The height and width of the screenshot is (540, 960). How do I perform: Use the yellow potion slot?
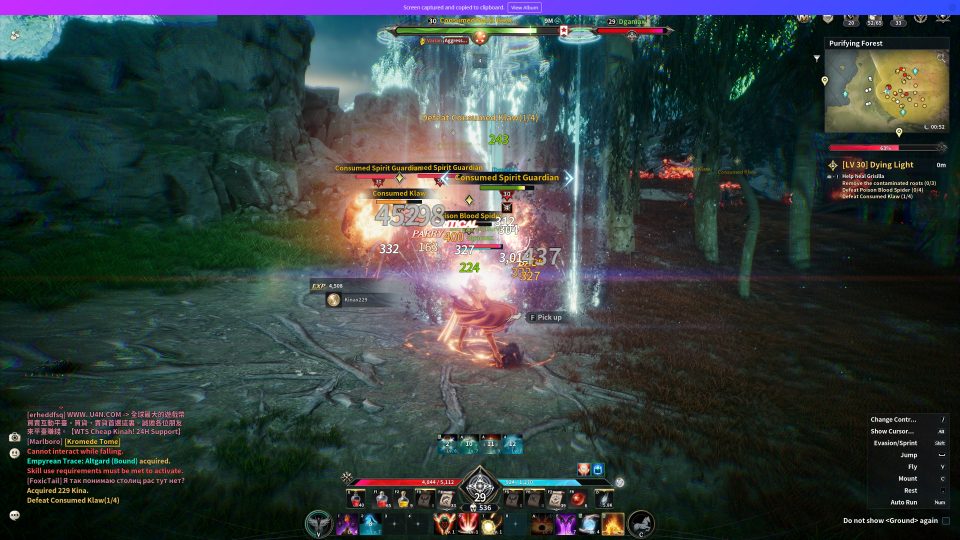coord(404,498)
